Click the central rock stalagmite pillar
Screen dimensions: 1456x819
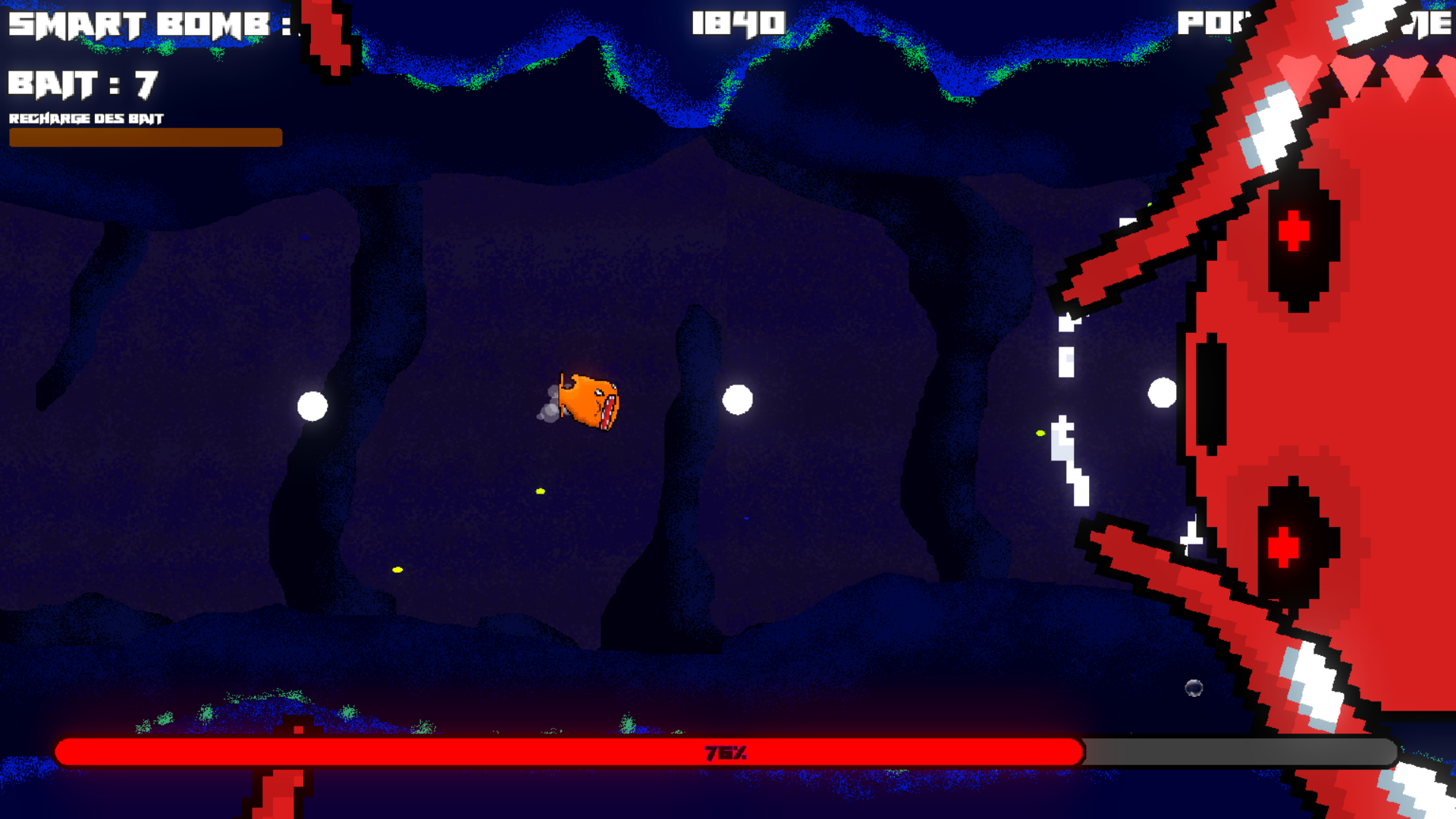coord(686,455)
